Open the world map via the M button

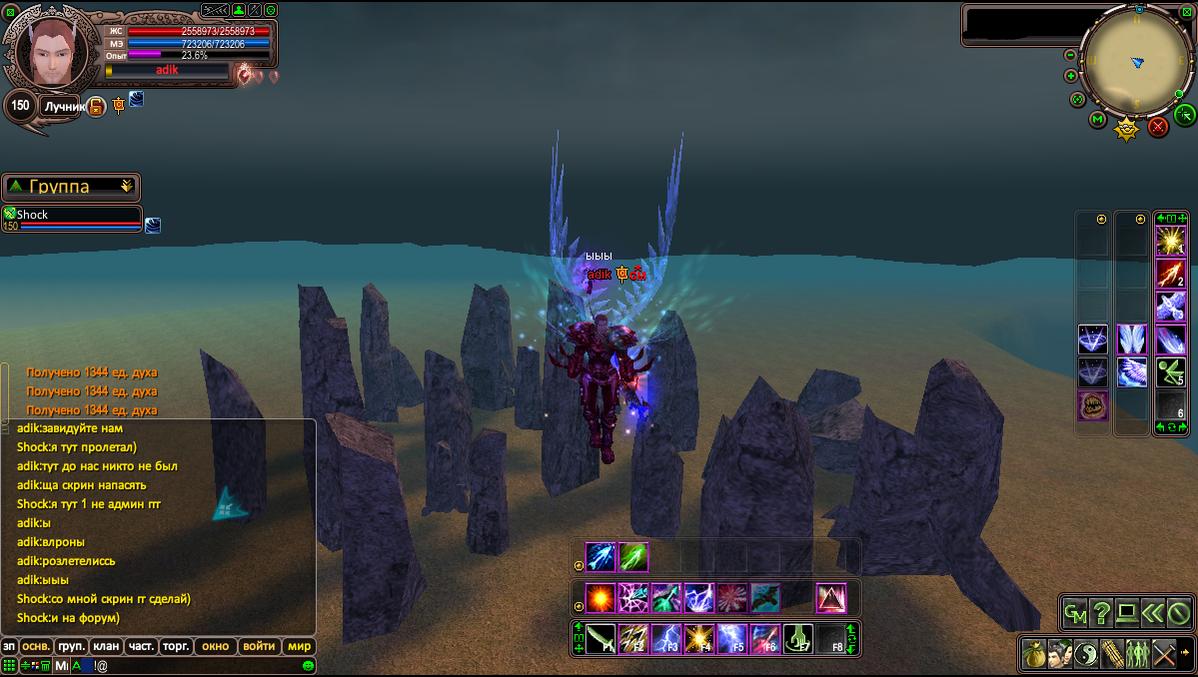(x=1097, y=121)
